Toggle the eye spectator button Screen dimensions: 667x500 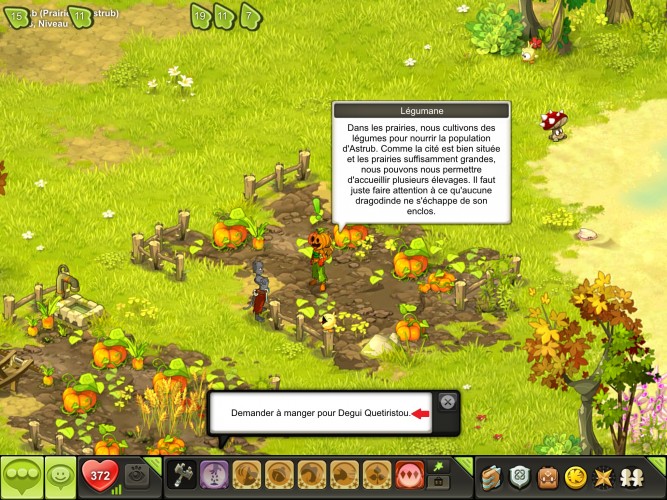click(x=138, y=476)
